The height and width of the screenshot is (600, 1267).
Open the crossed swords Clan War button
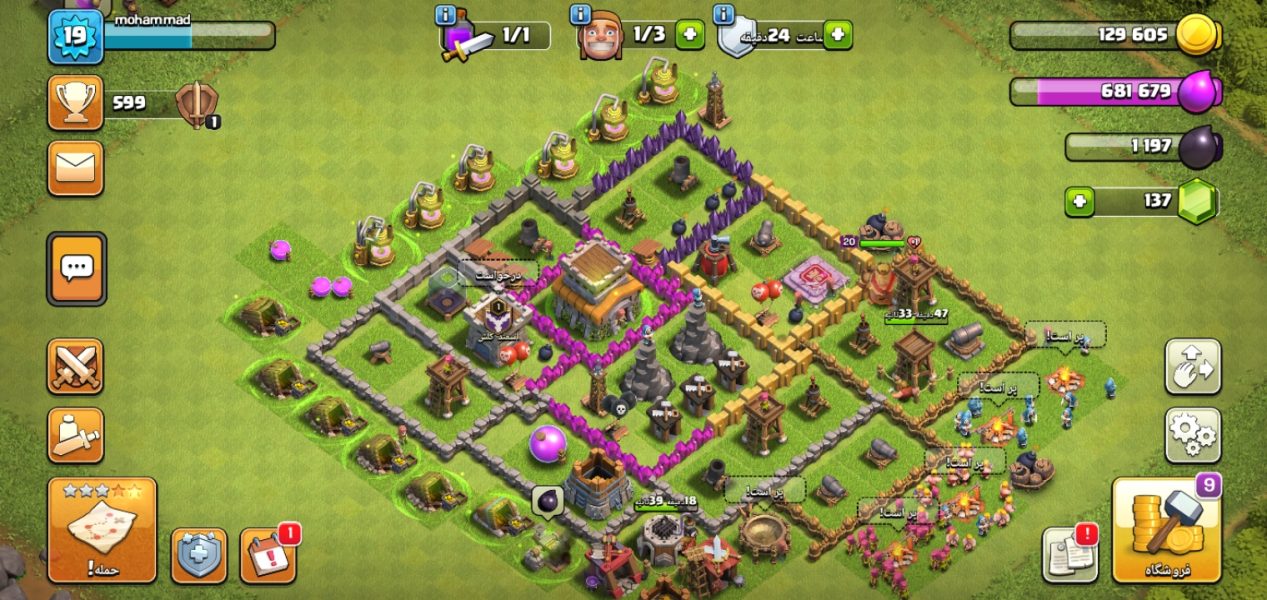click(76, 367)
